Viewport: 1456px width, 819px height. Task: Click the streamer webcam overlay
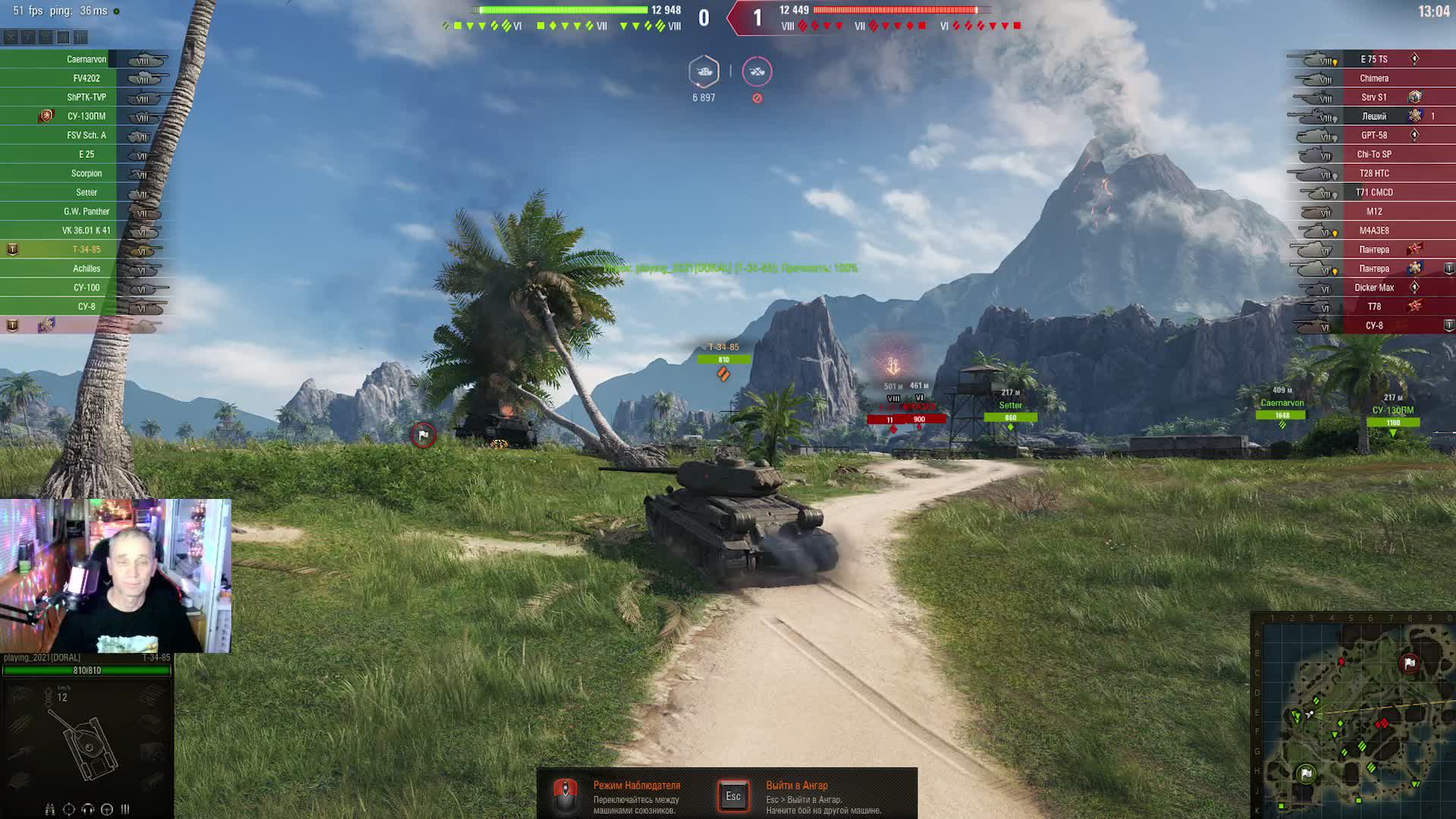(115, 576)
